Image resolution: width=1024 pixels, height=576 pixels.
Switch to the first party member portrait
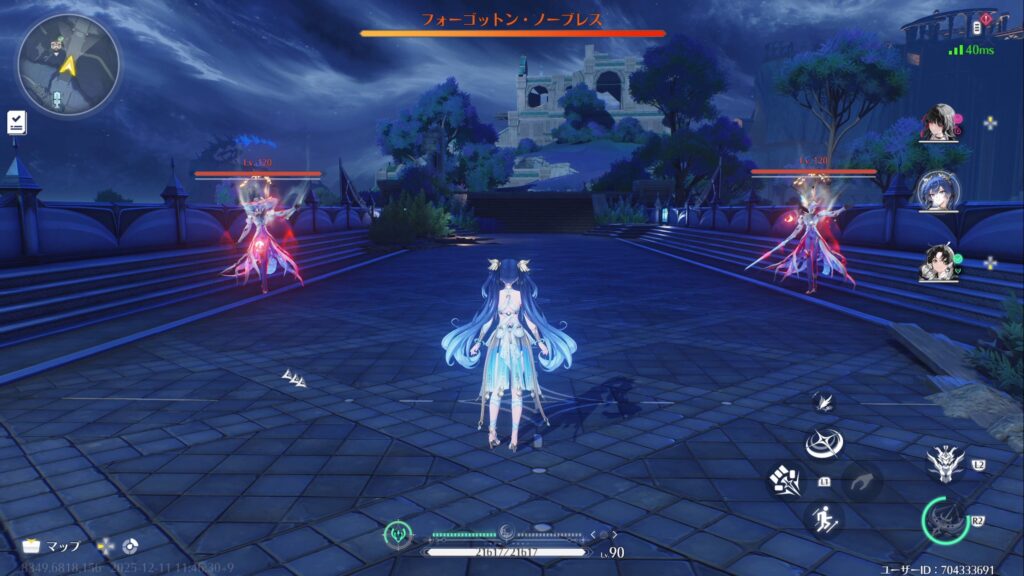939,124
